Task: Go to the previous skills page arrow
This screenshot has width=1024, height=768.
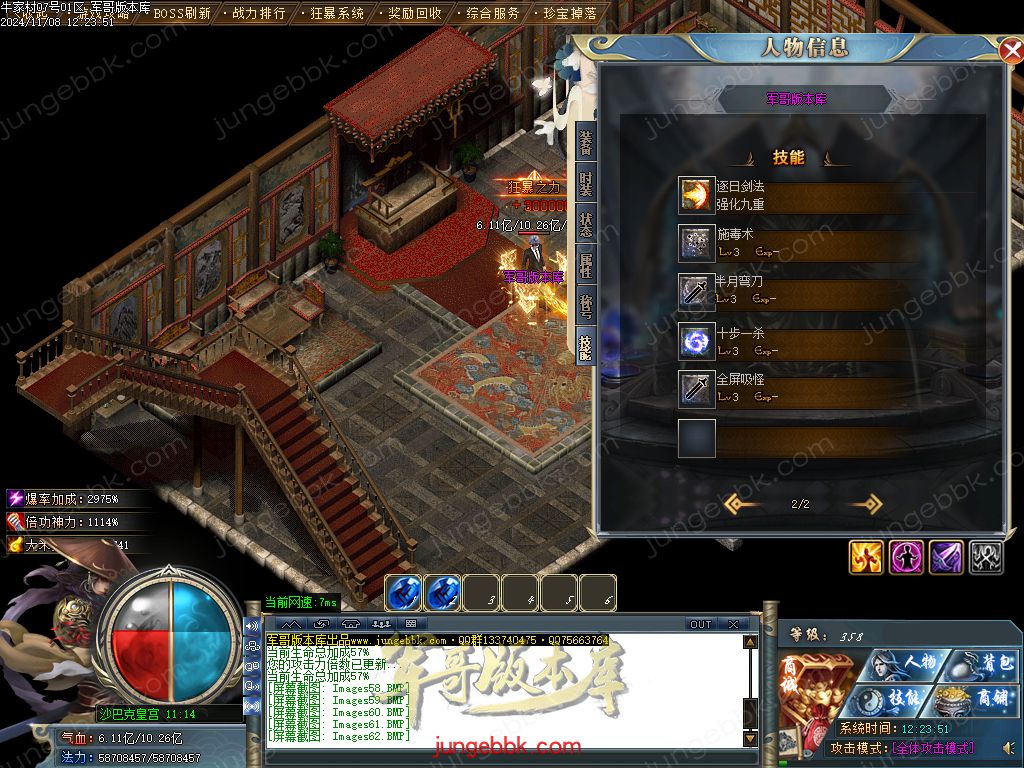Action: [x=741, y=504]
